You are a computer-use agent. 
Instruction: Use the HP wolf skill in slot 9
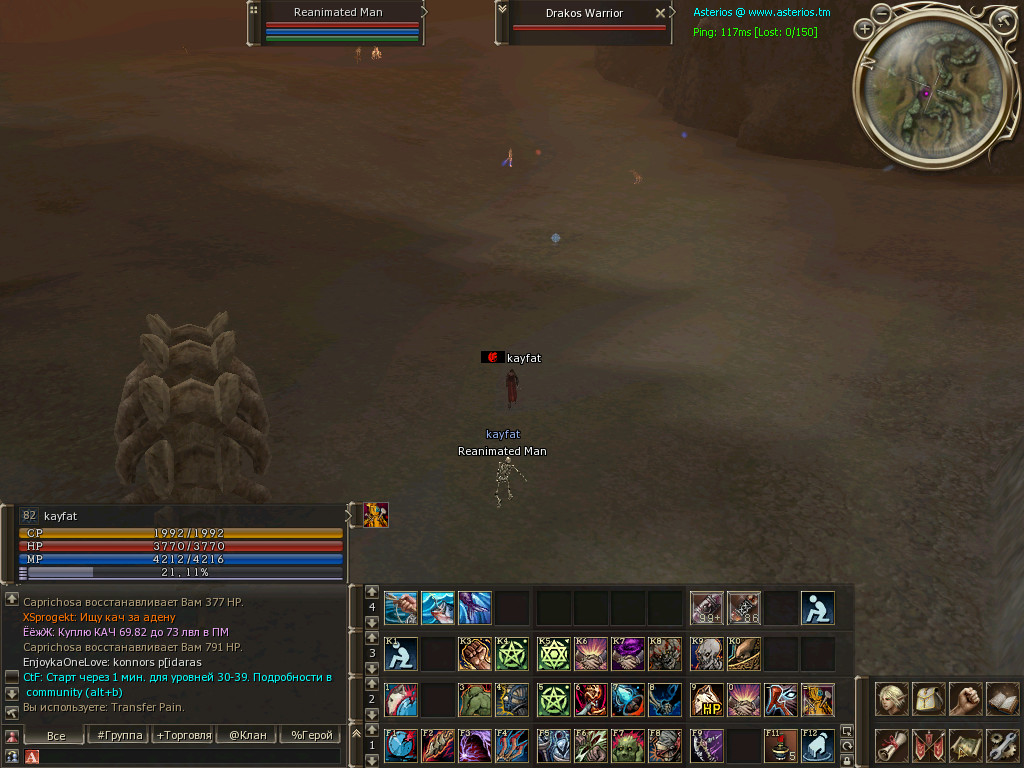[x=707, y=699]
